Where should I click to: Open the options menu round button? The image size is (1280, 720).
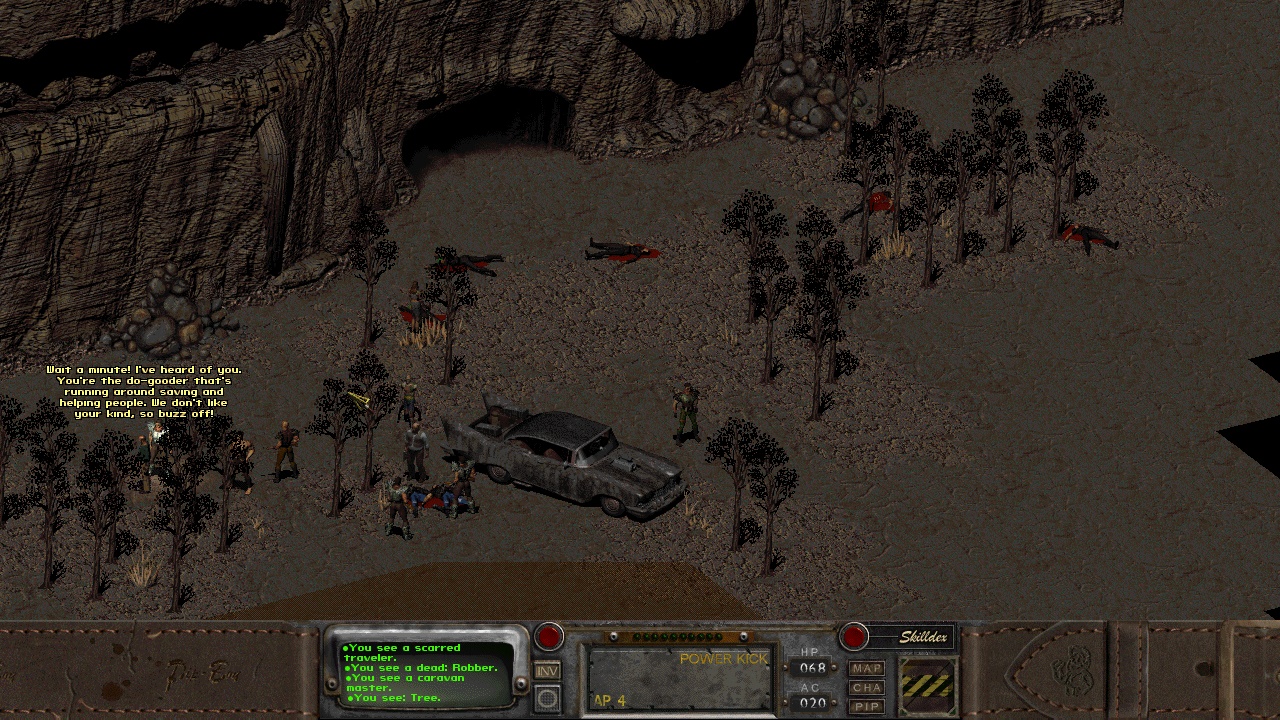(x=547, y=698)
